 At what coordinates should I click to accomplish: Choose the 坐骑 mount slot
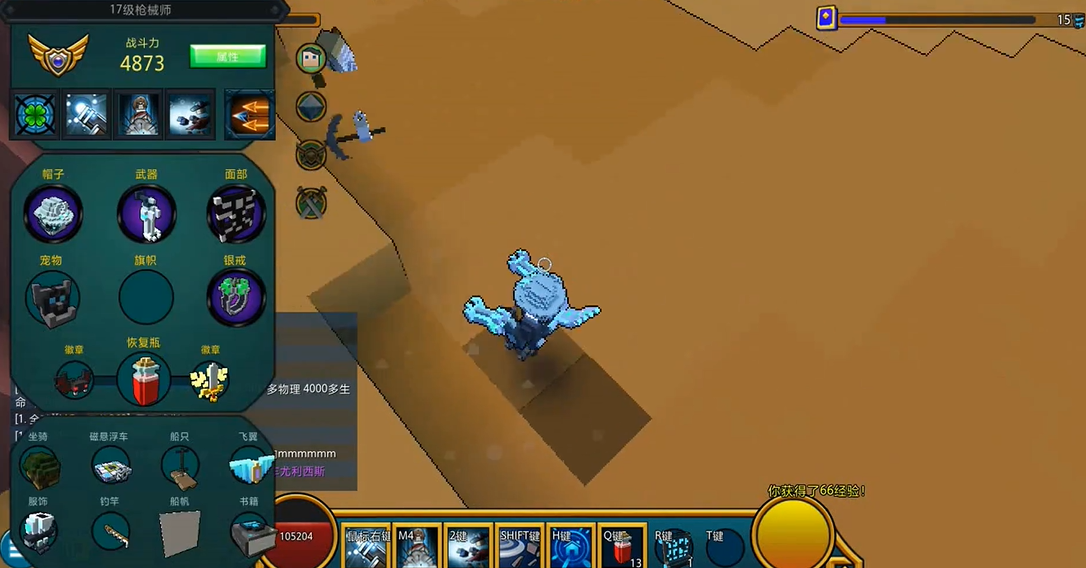39,466
